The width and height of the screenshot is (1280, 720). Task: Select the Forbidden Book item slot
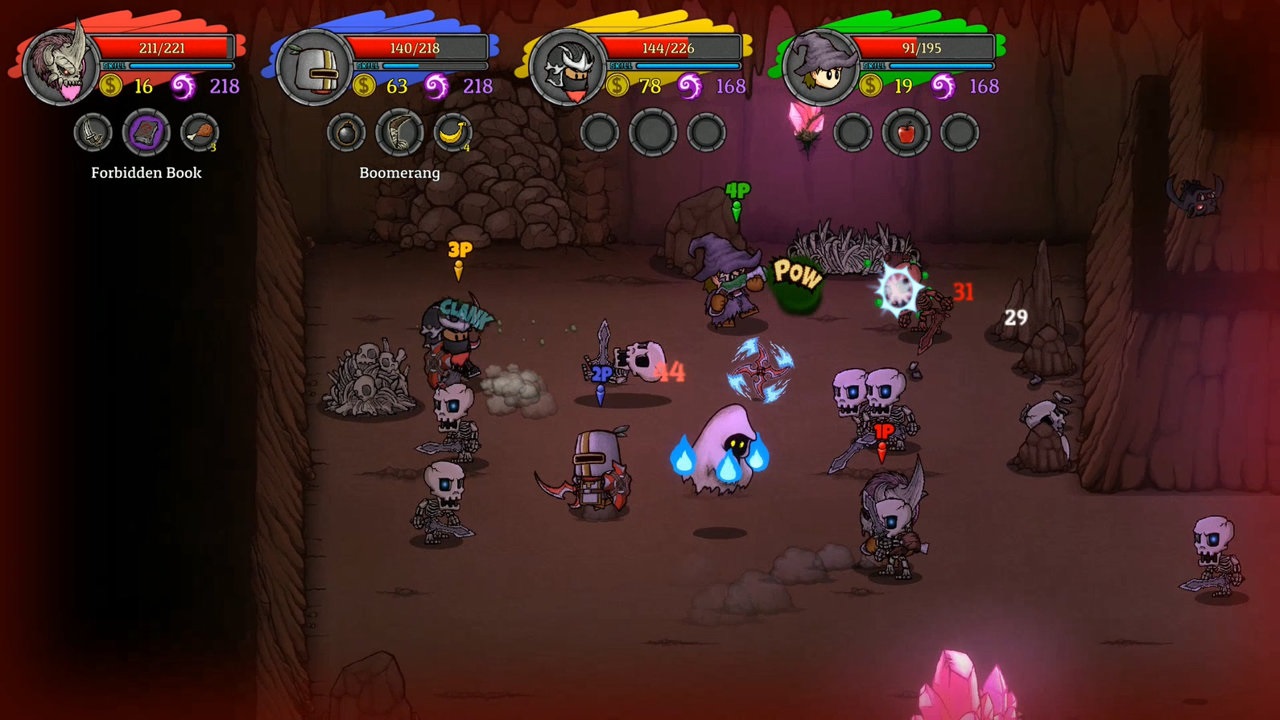tap(145, 131)
